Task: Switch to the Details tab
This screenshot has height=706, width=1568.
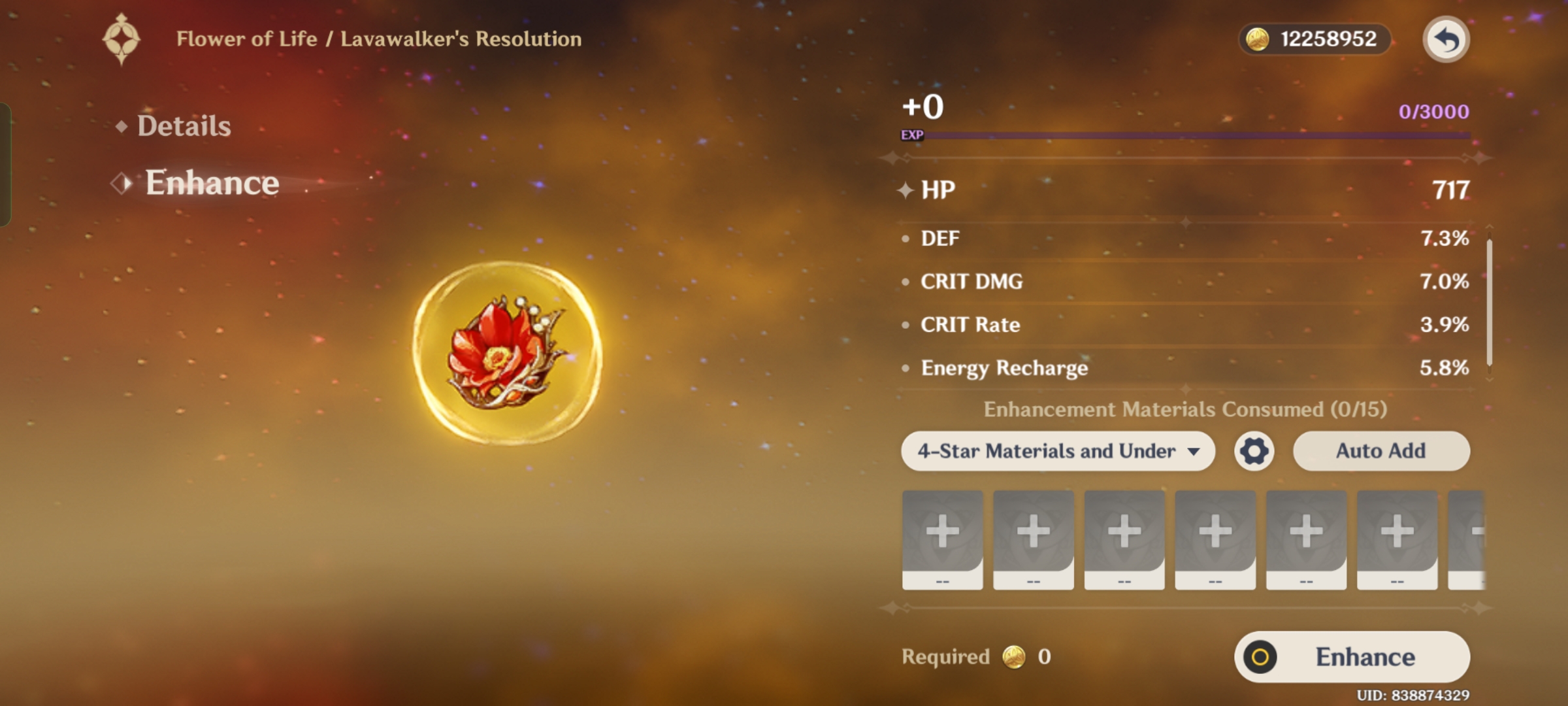Action: pos(184,126)
